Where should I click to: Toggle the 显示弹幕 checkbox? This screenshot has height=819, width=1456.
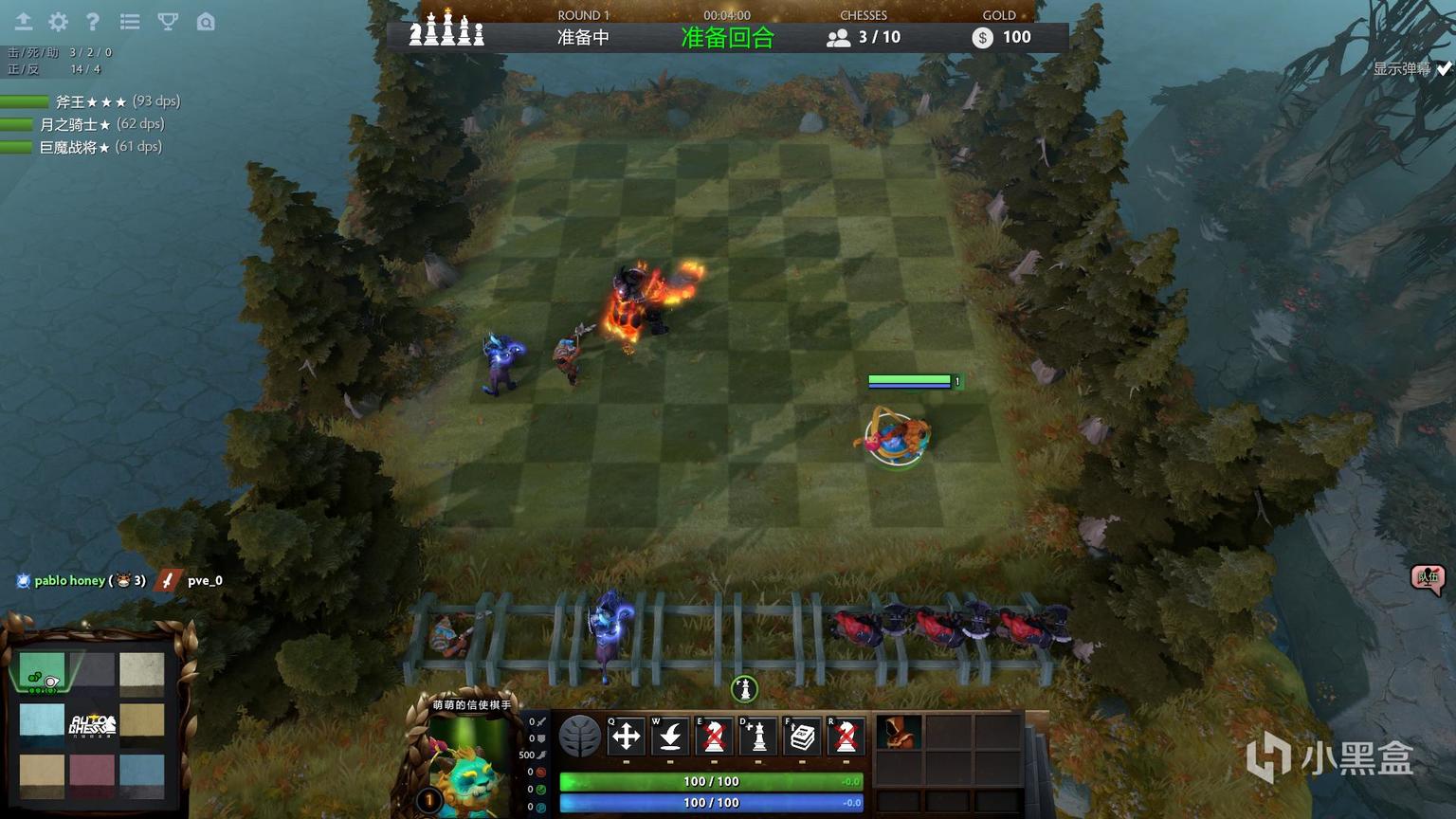[x=1442, y=67]
